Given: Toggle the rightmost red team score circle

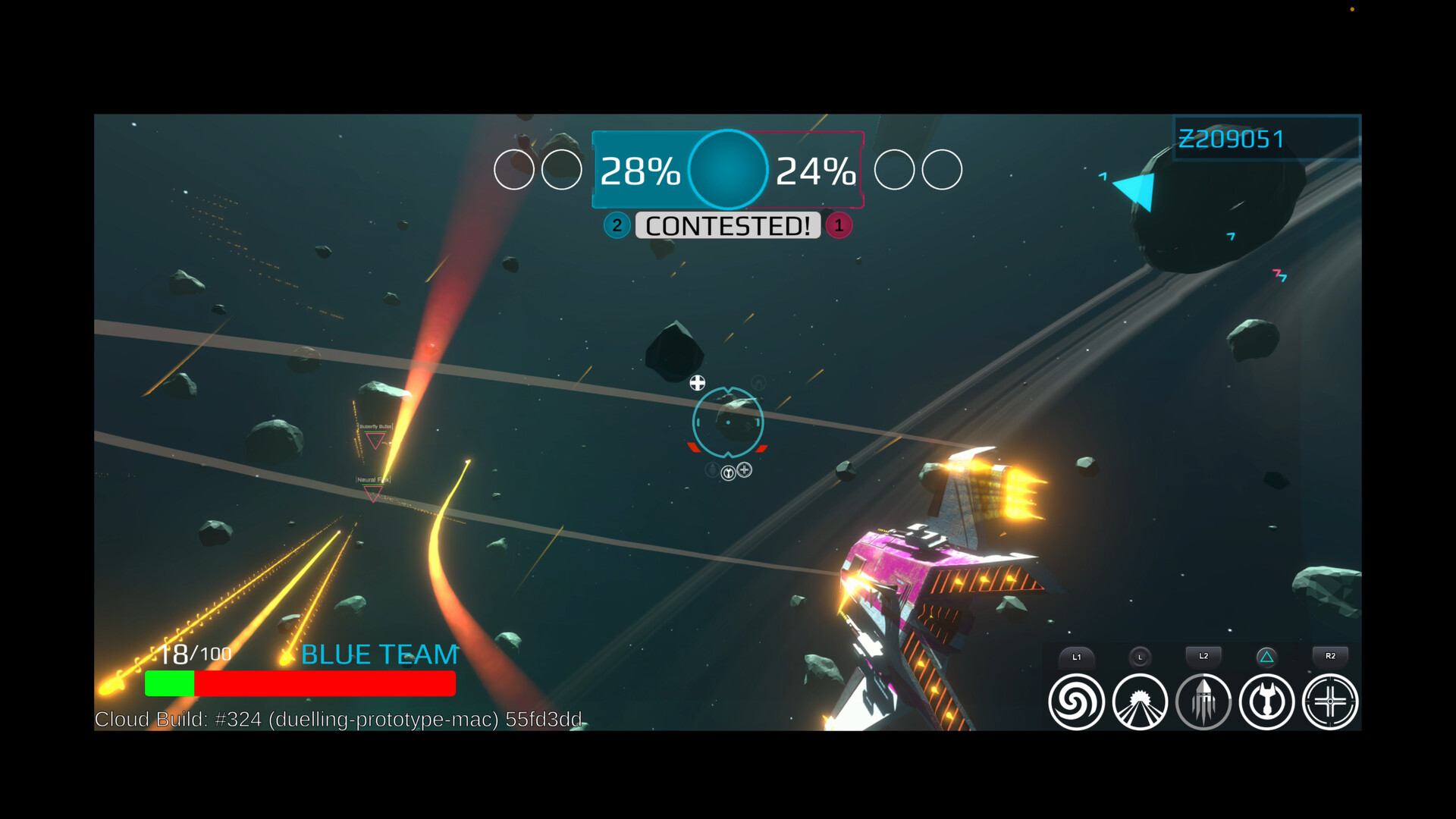Looking at the screenshot, I should tap(940, 170).
